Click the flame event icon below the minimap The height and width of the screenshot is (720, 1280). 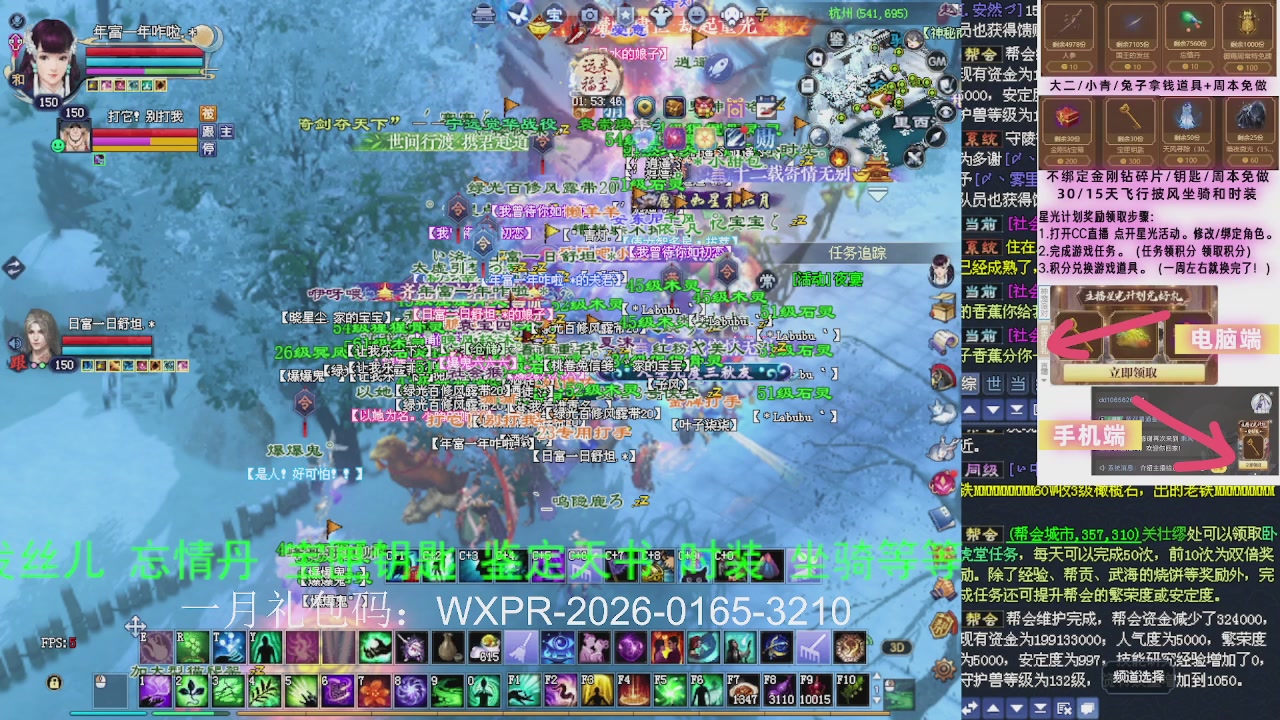click(x=837, y=158)
